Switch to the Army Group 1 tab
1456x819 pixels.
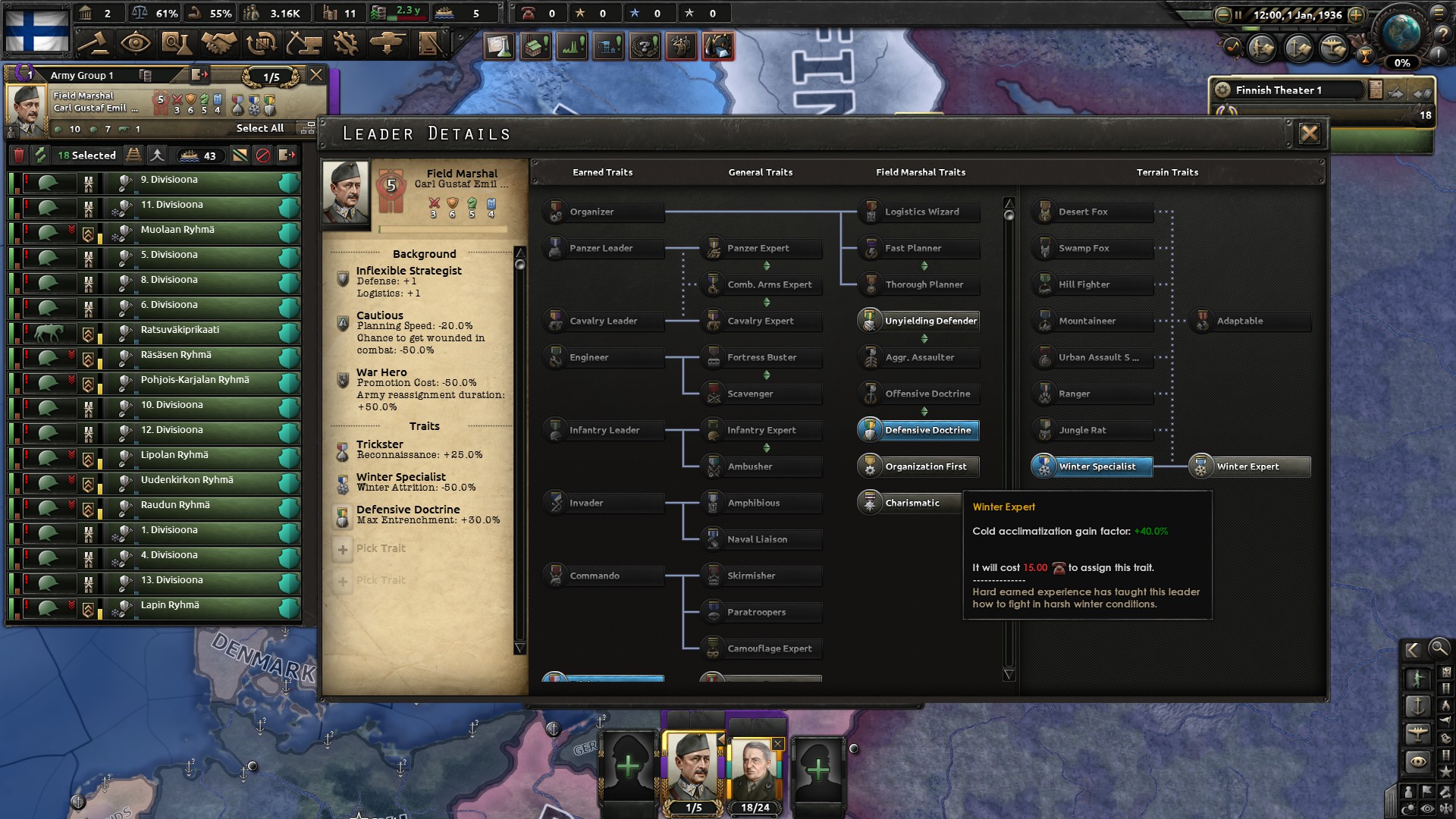[83, 75]
